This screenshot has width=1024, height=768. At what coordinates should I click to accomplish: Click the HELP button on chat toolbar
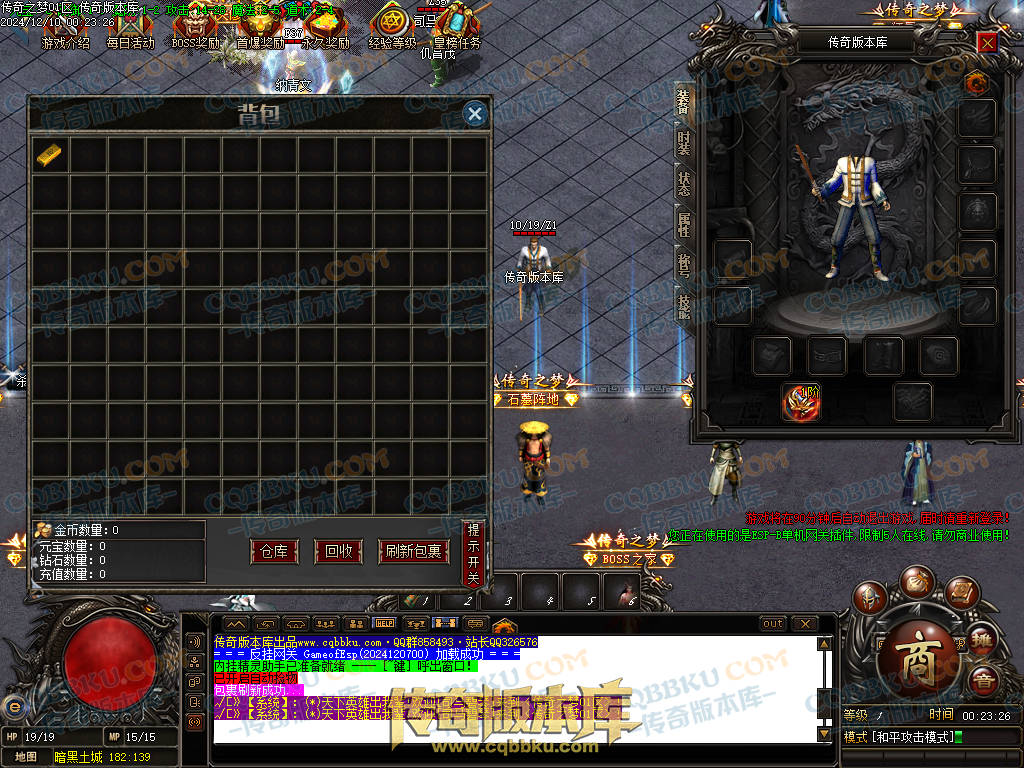384,624
